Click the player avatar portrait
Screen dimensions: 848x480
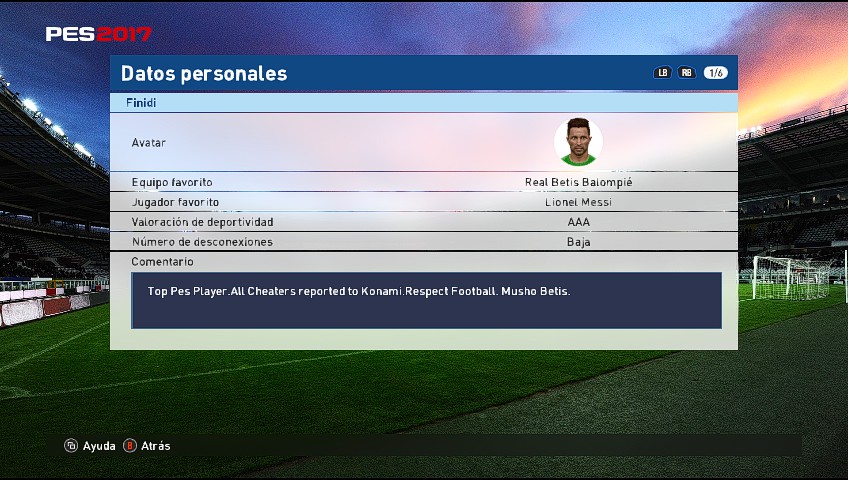point(578,142)
